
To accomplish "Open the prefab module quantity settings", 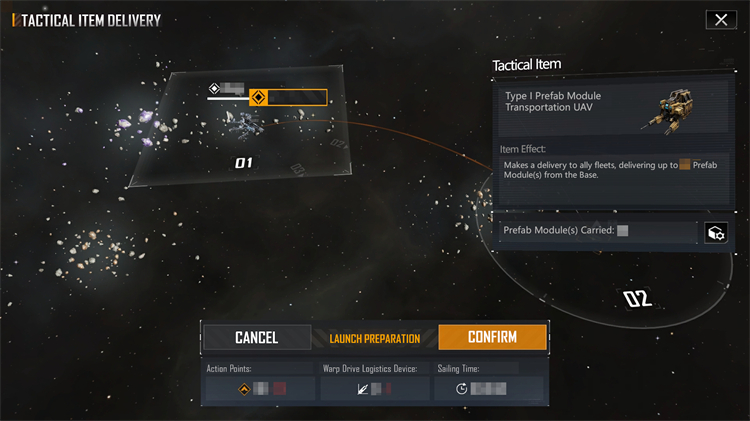I will 716,233.
